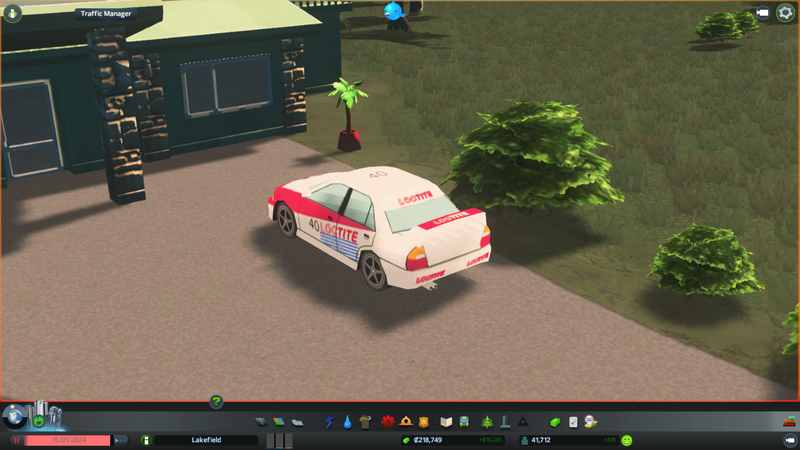
Task: Pause the simulation with the pause button
Action: (17, 440)
